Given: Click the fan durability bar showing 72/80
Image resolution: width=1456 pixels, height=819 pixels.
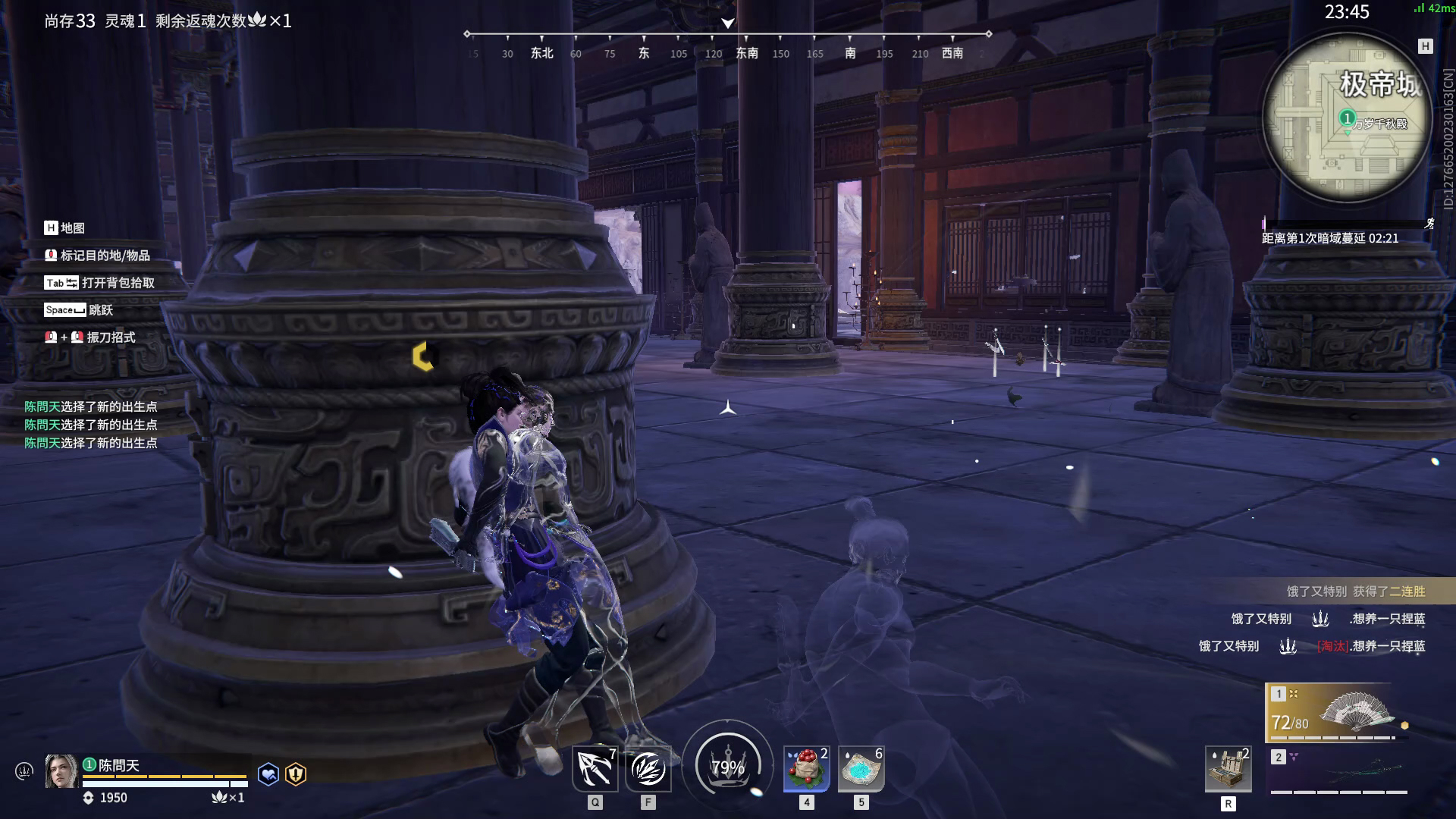Looking at the screenshot, I should click(x=1289, y=724).
